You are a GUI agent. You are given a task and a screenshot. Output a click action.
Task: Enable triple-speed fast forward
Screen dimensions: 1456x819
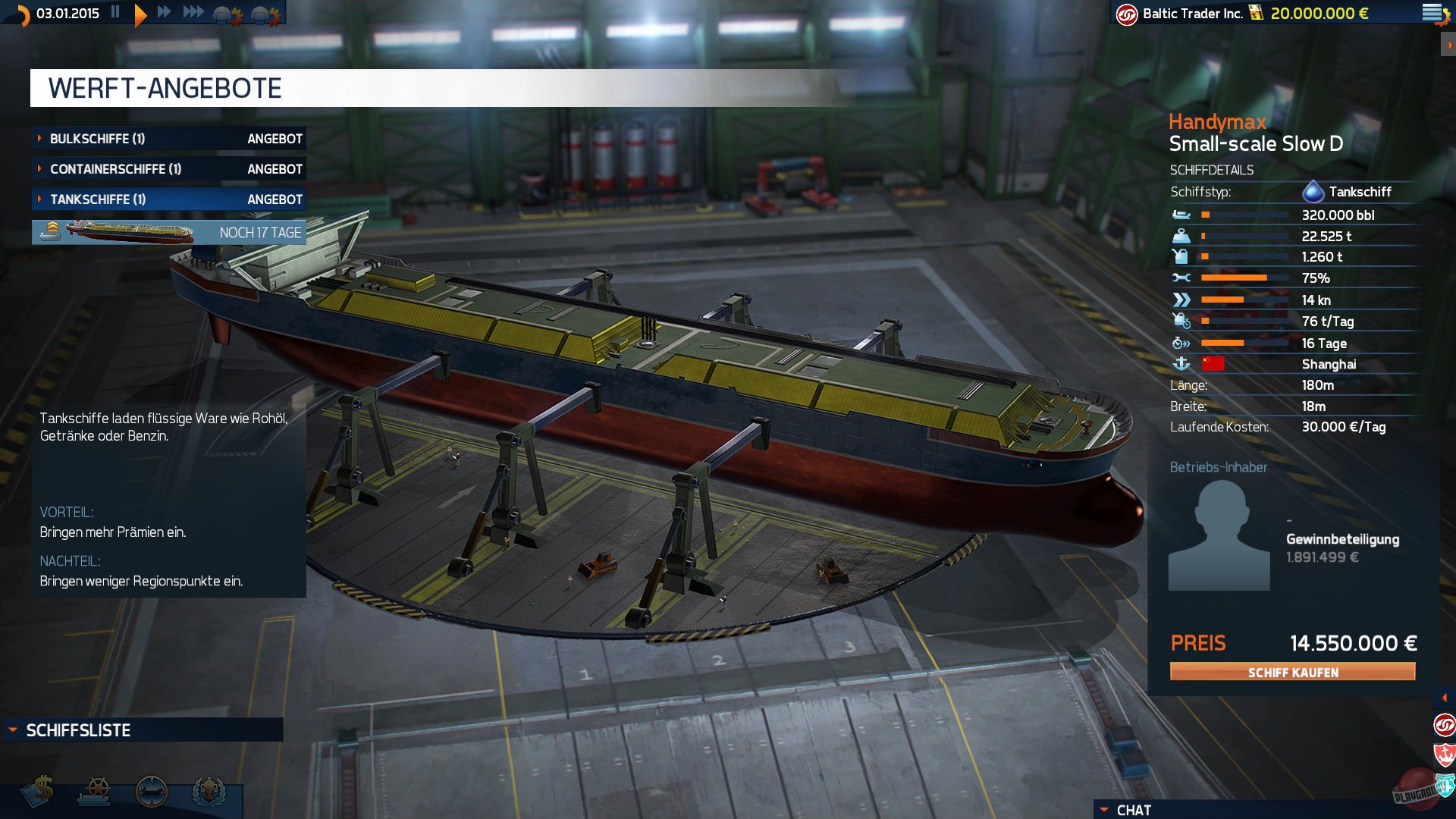point(193,12)
